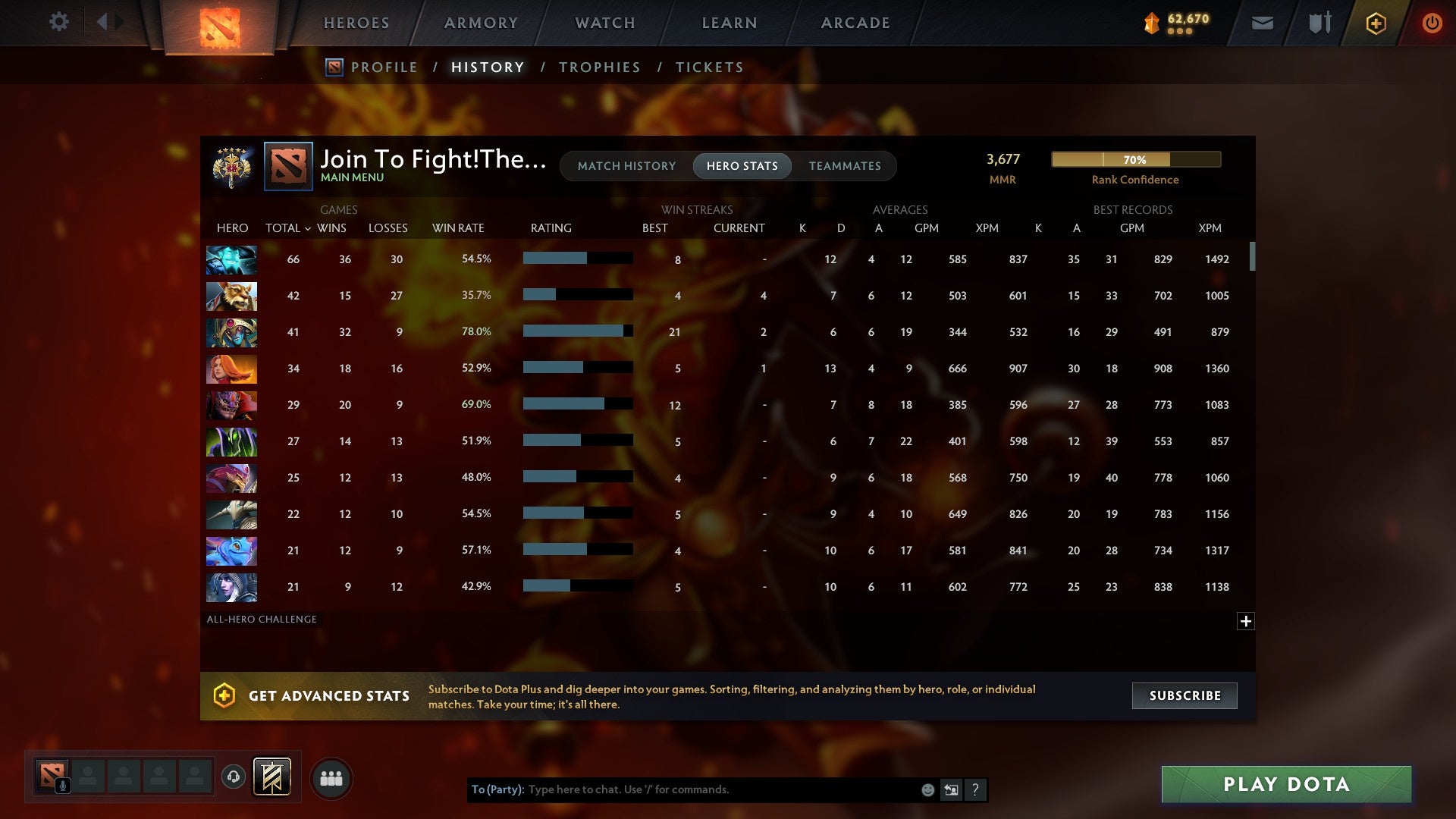
Task: Check the 70% Rank Confidence bar
Action: pos(1135,160)
